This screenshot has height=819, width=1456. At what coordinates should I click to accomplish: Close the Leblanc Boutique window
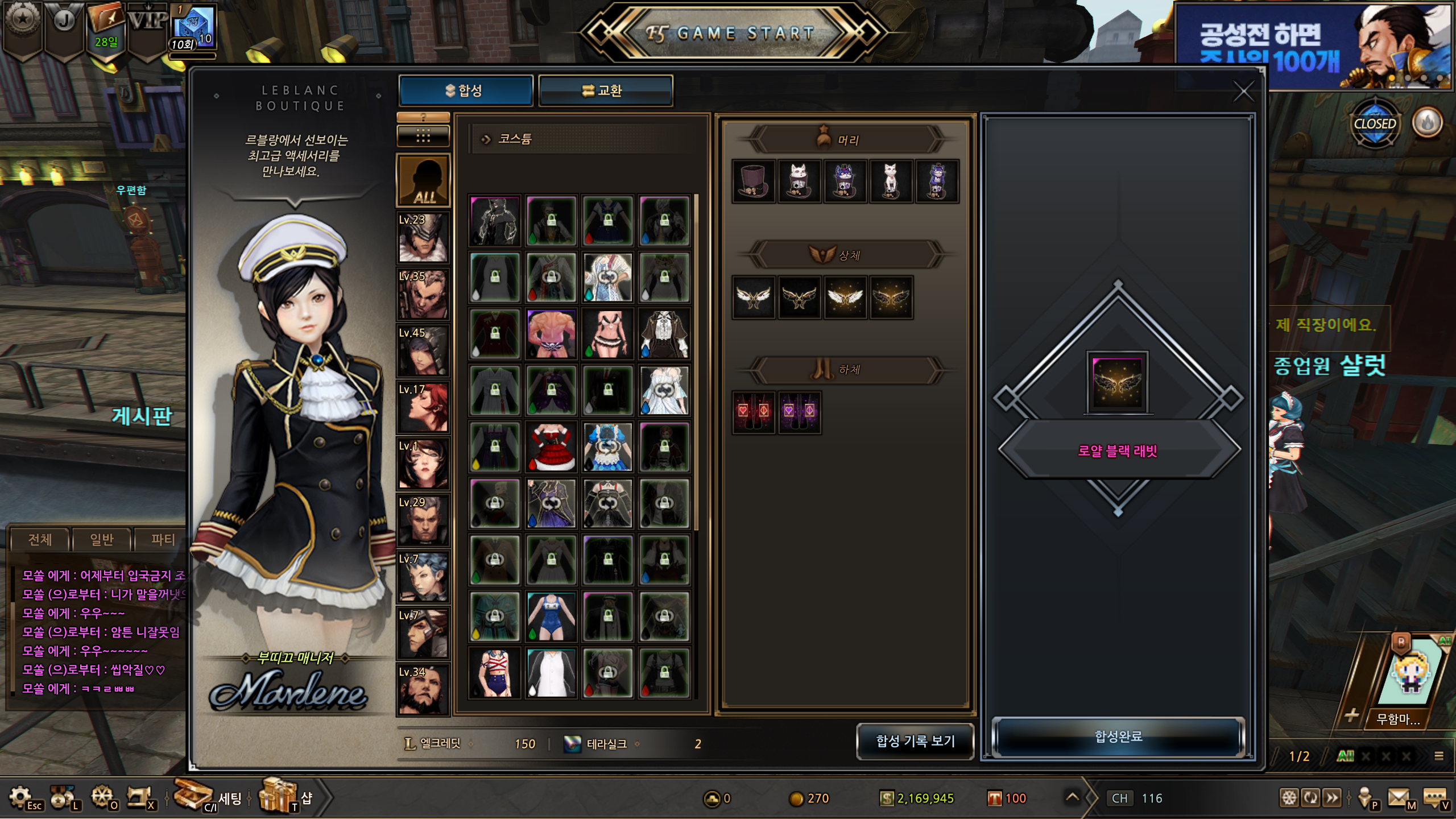pos(1243,92)
